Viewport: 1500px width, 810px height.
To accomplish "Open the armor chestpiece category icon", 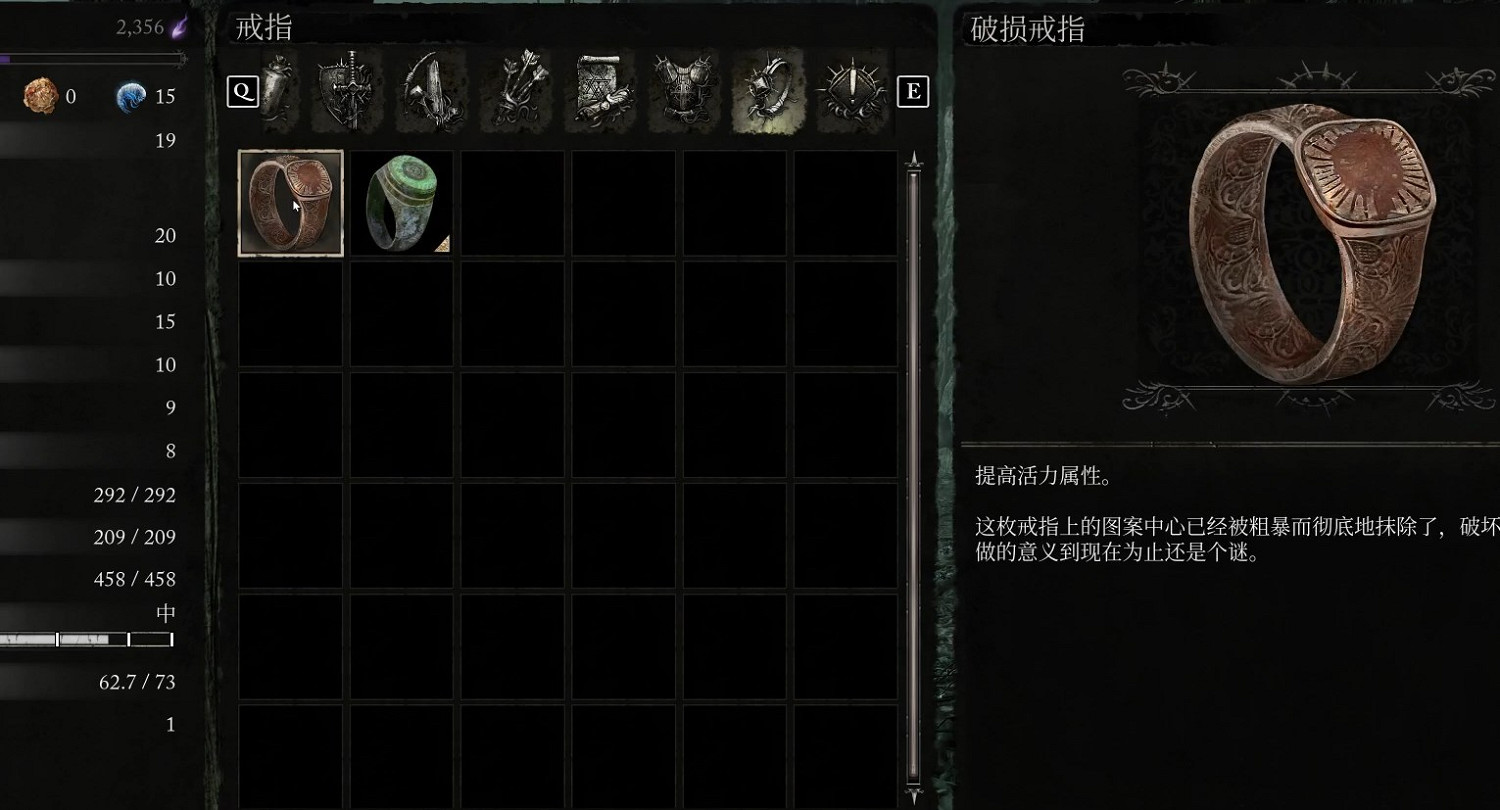I will (682, 90).
